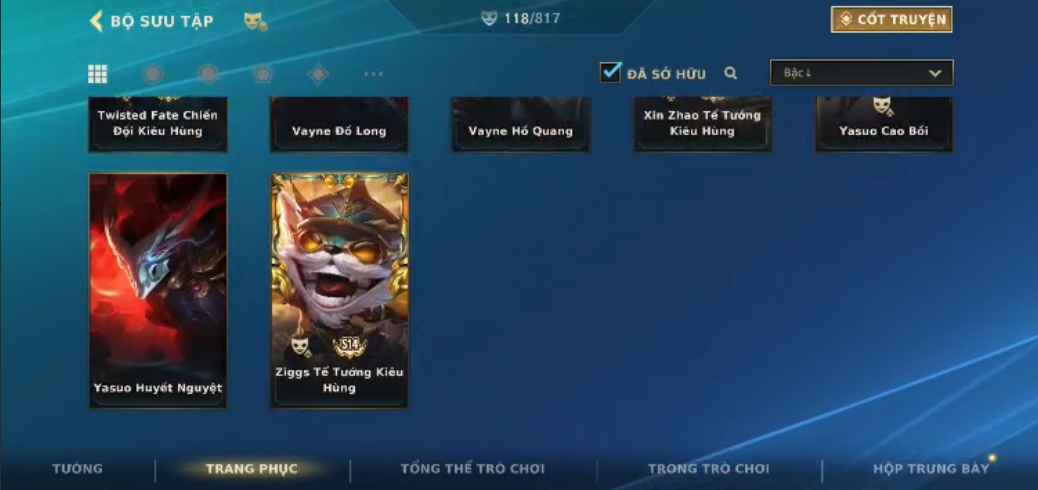Switch to the Trang Phục tab

pos(251,469)
